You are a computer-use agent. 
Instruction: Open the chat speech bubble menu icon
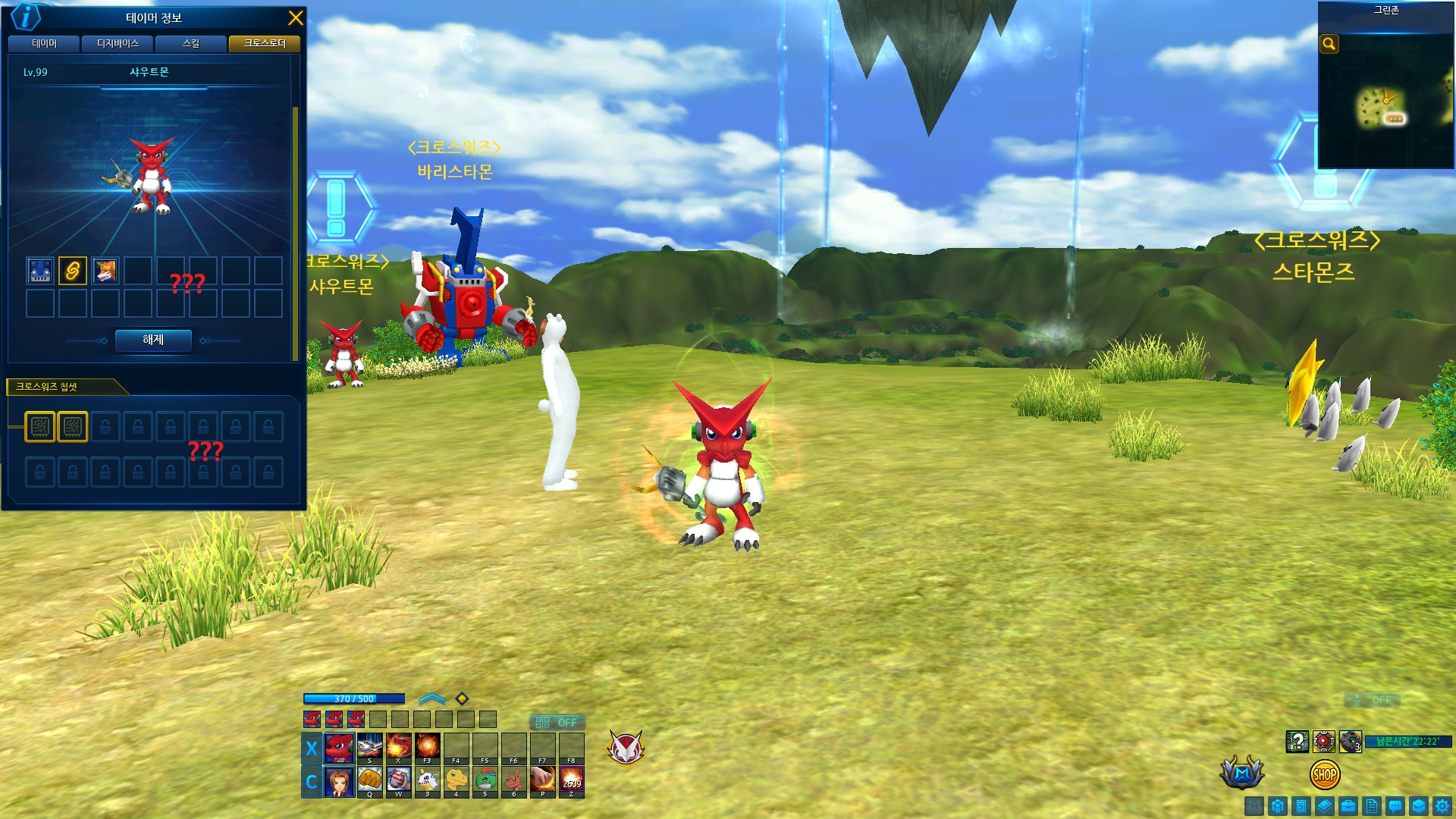[x=1395, y=806]
